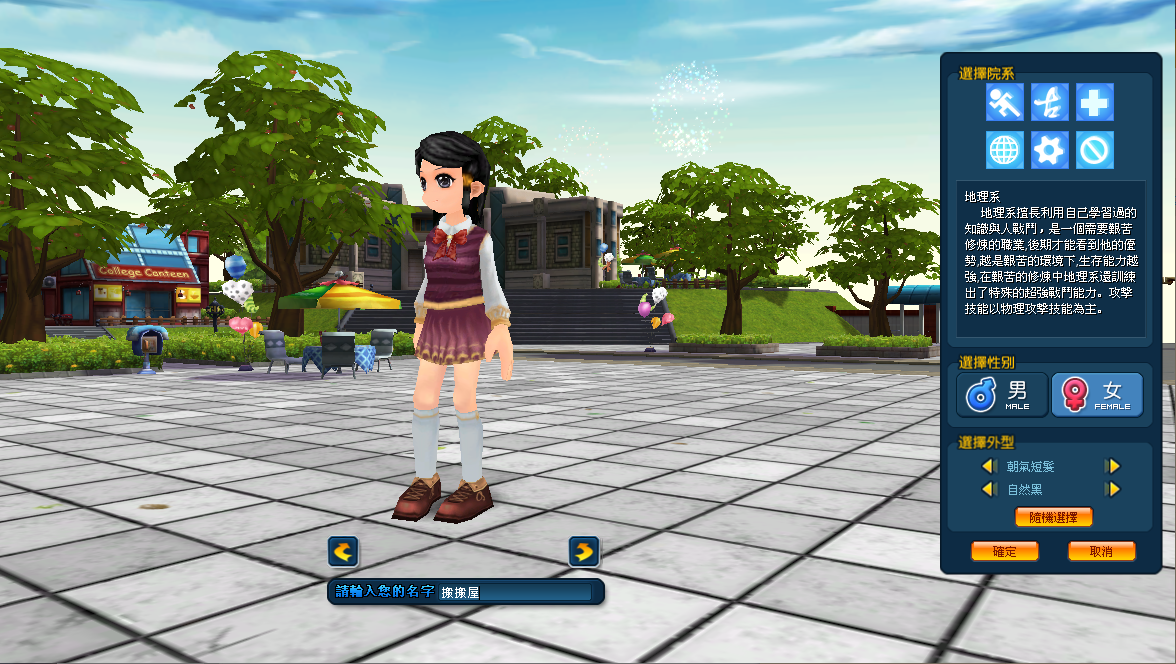Cancel creation with the 取消 button
The width and height of the screenshot is (1176, 664).
click(x=1101, y=551)
